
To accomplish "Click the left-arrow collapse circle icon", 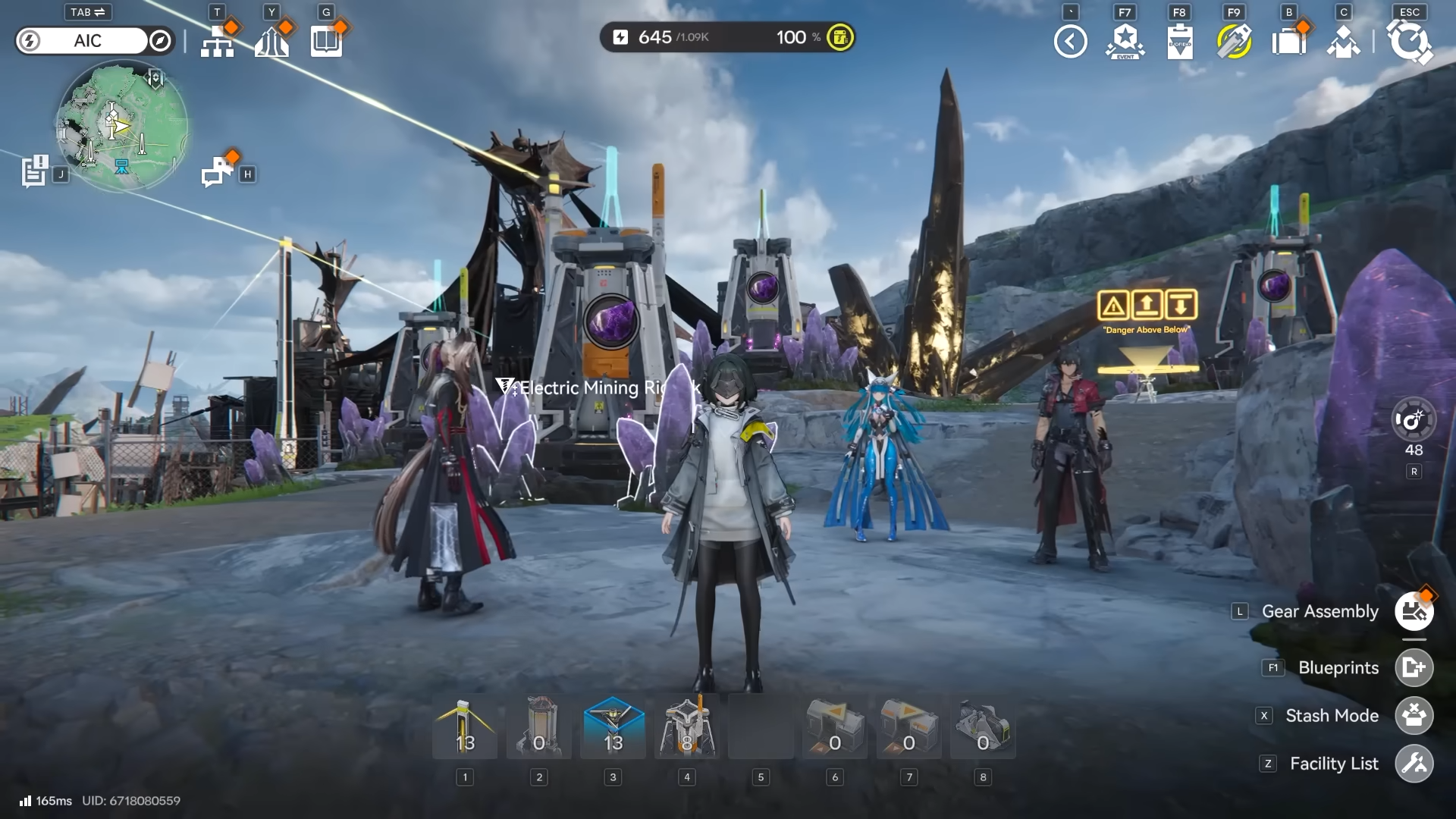I will pos(1070,42).
